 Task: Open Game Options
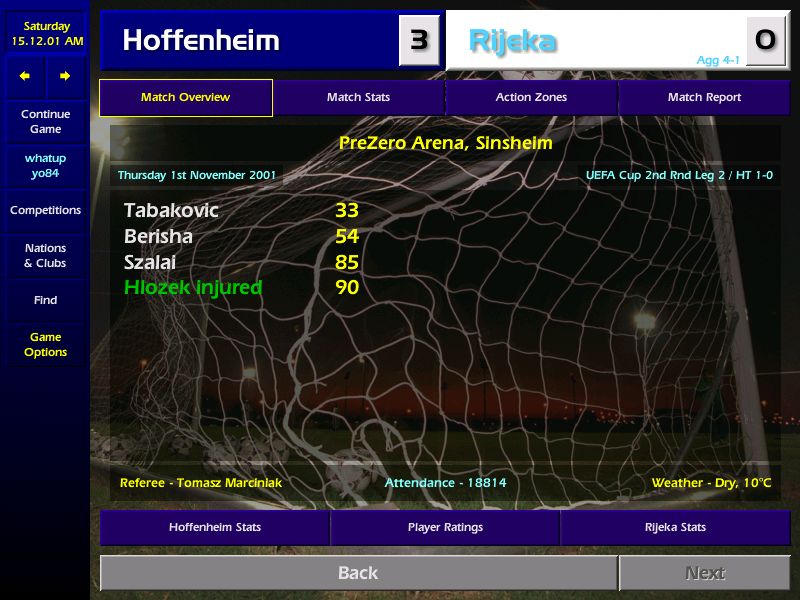coord(45,345)
